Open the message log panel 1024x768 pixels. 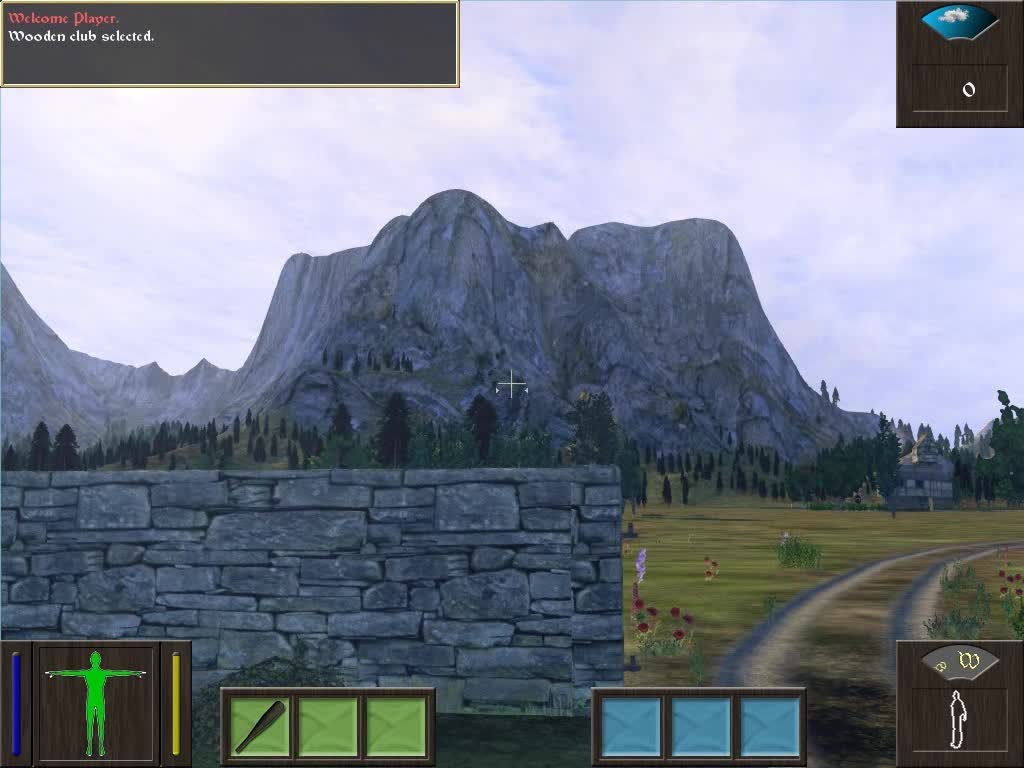click(229, 43)
